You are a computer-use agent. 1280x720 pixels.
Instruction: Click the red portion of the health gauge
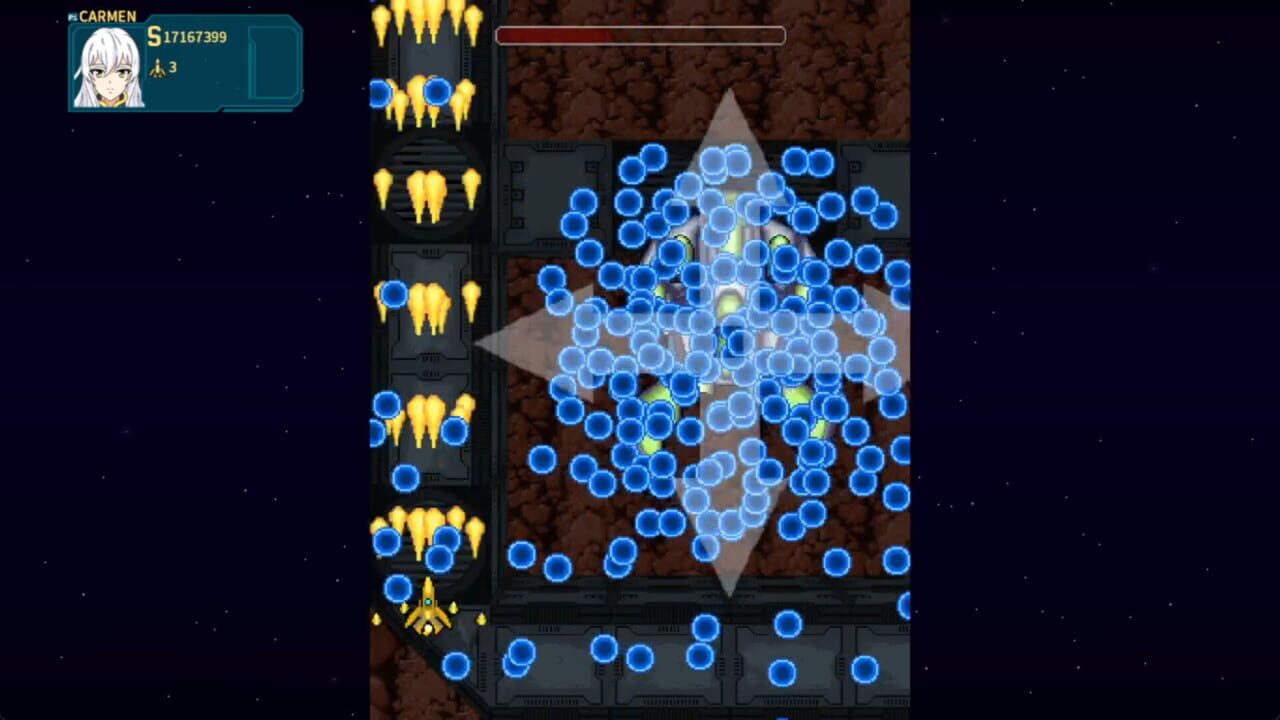[550, 35]
